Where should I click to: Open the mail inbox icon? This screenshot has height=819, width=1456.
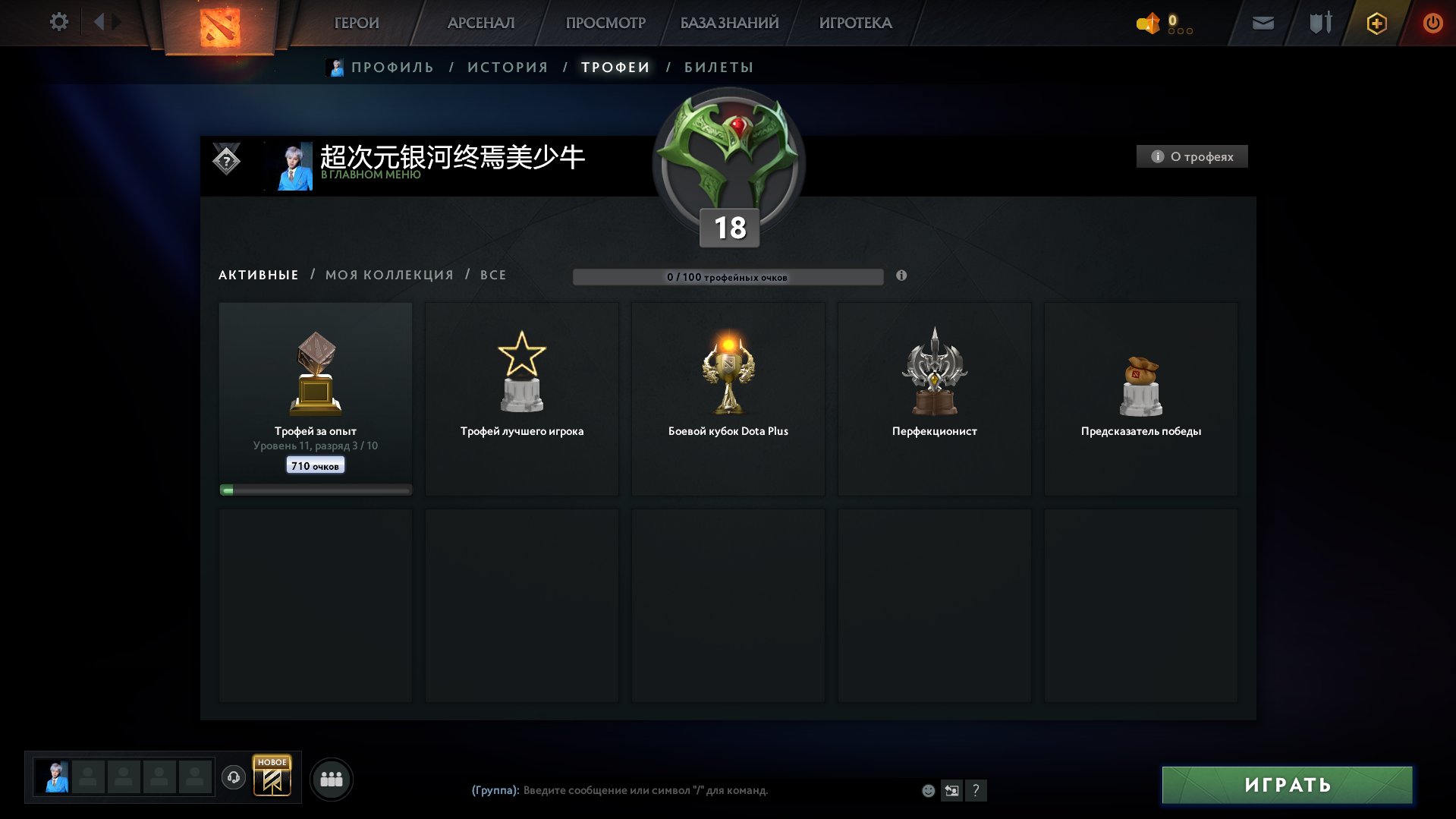(x=1263, y=23)
